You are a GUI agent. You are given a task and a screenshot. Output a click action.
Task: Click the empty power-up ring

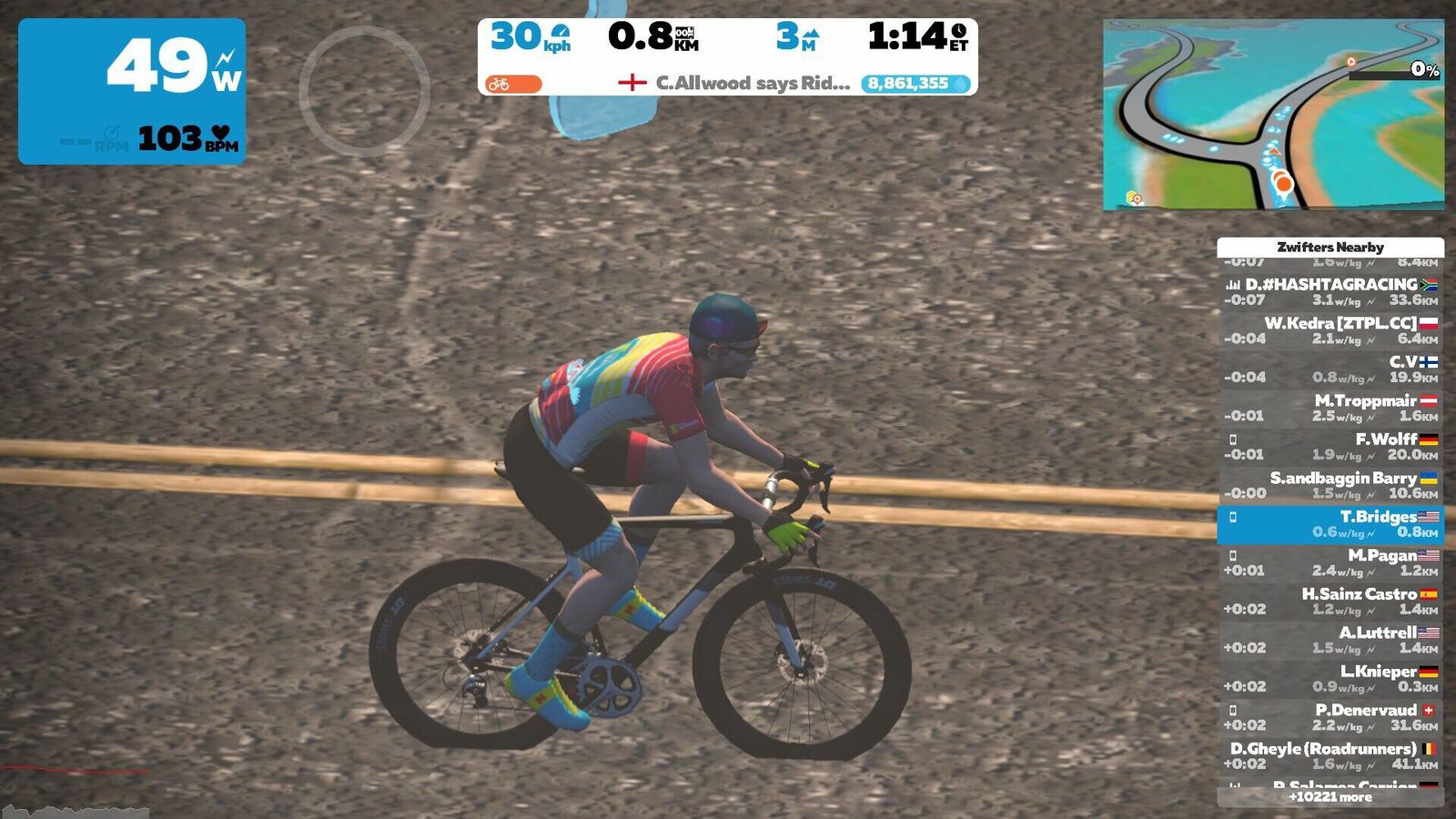tap(364, 89)
